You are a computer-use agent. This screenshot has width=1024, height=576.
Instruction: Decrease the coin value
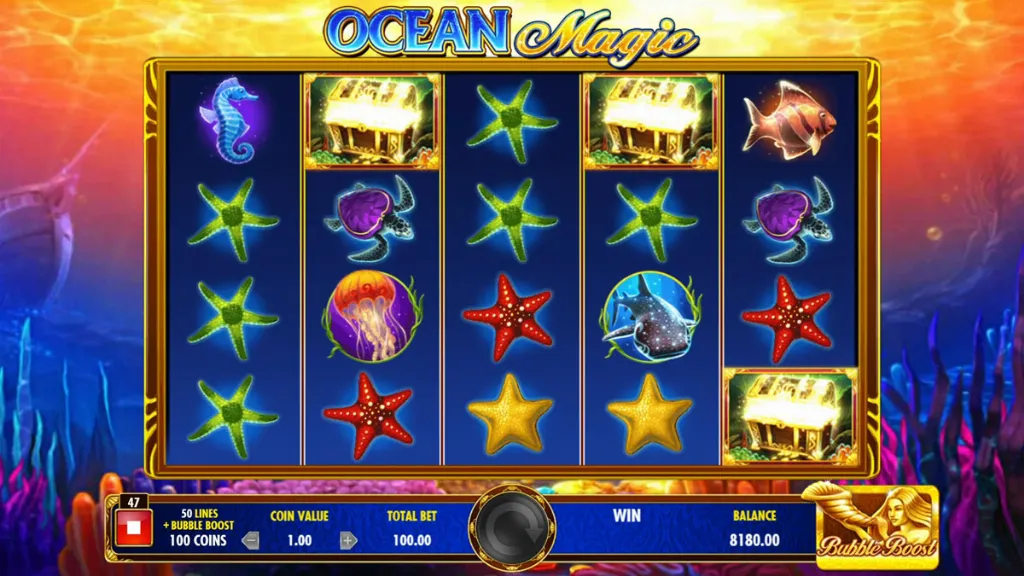pyautogui.click(x=251, y=541)
